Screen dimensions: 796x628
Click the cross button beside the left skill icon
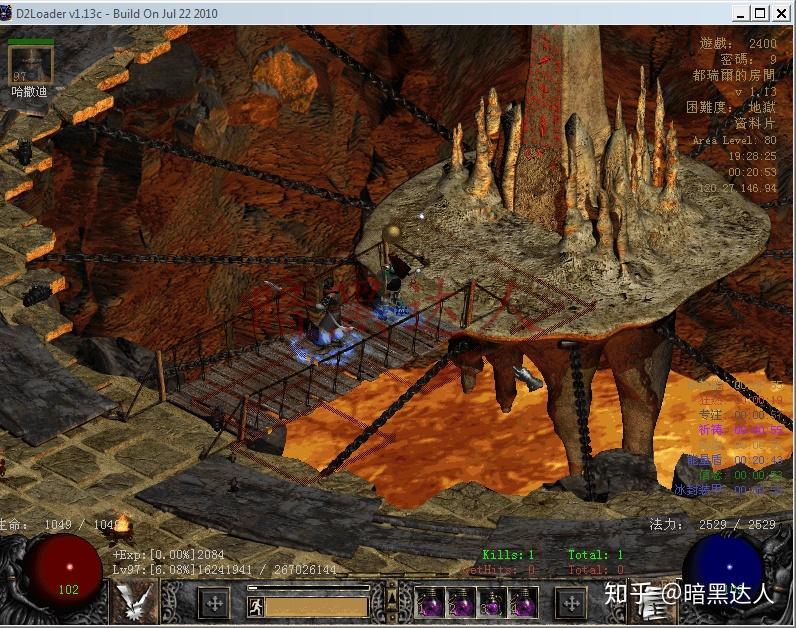click(x=213, y=602)
